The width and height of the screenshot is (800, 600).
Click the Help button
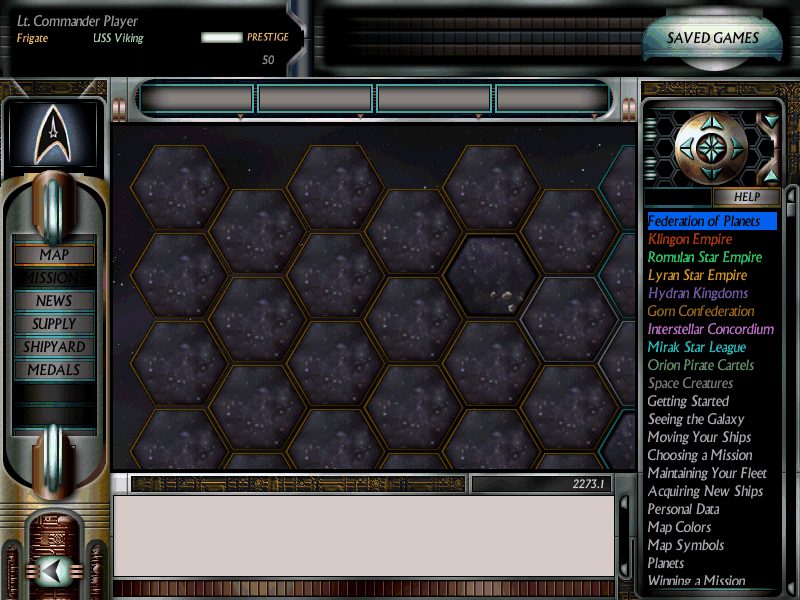[747, 197]
